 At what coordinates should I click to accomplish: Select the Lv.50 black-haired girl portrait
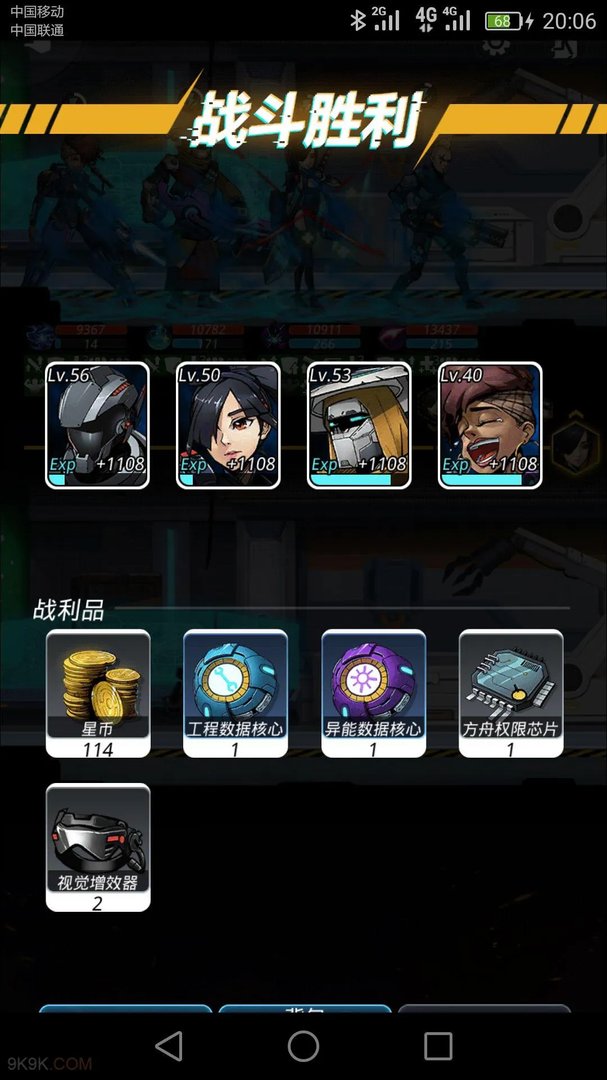[228, 425]
